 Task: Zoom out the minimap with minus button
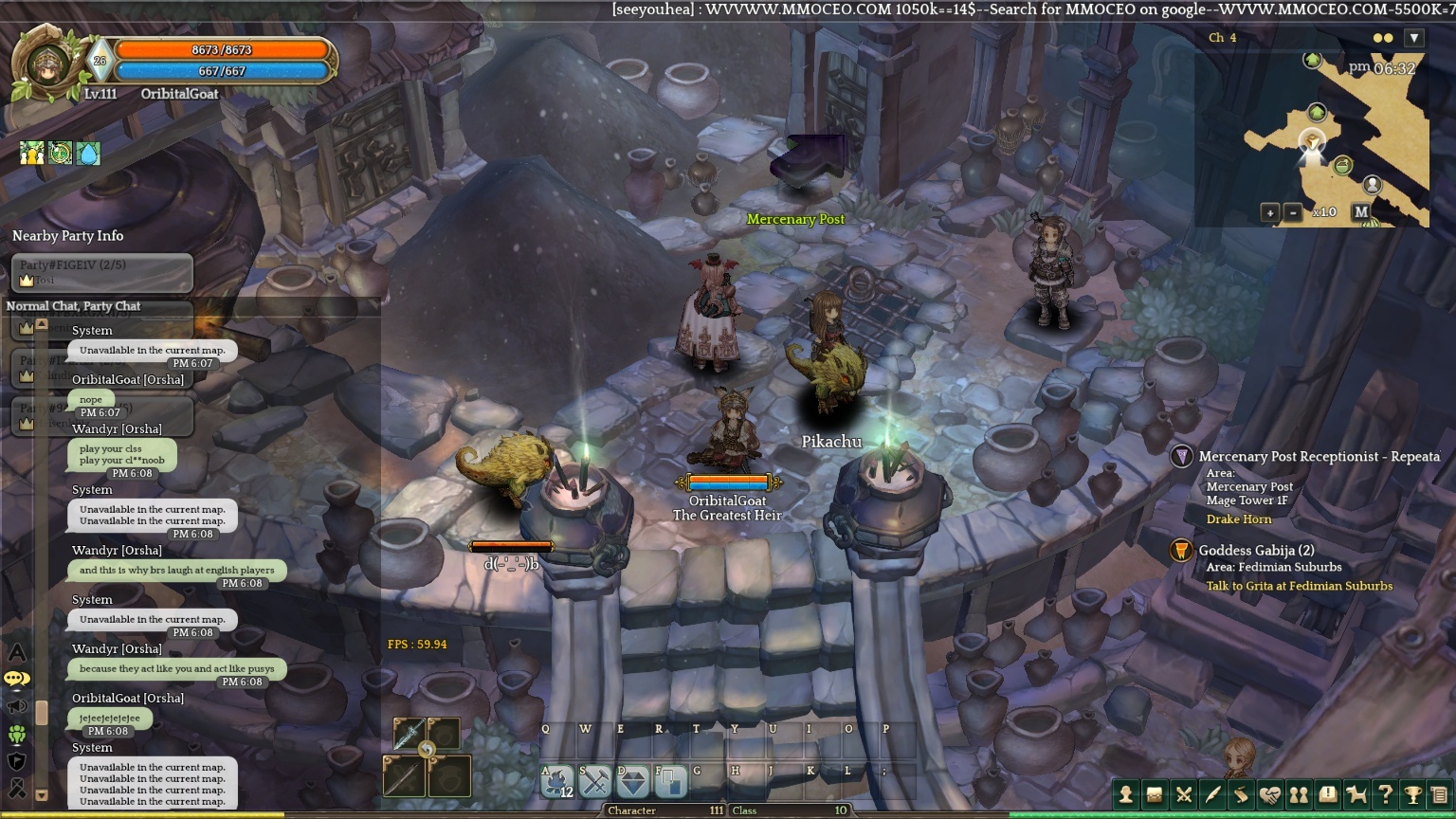(x=1293, y=212)
